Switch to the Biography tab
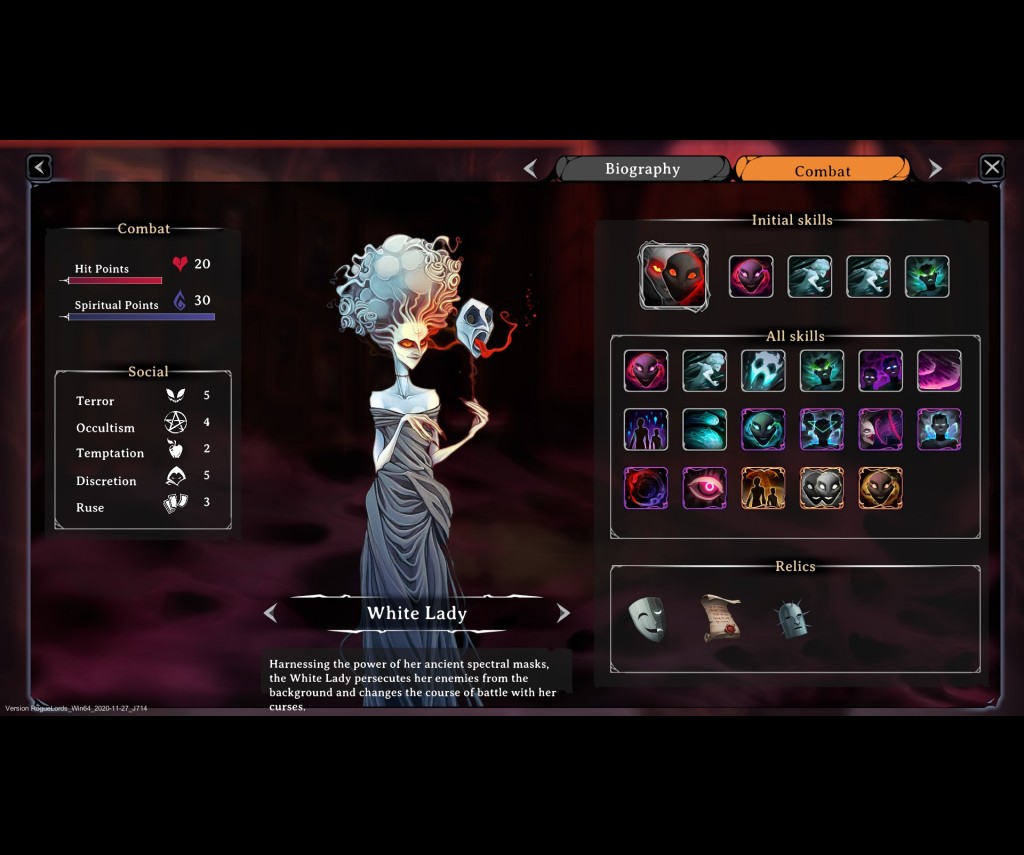The width and height of the screenshot is (1024, 855). 643,169
